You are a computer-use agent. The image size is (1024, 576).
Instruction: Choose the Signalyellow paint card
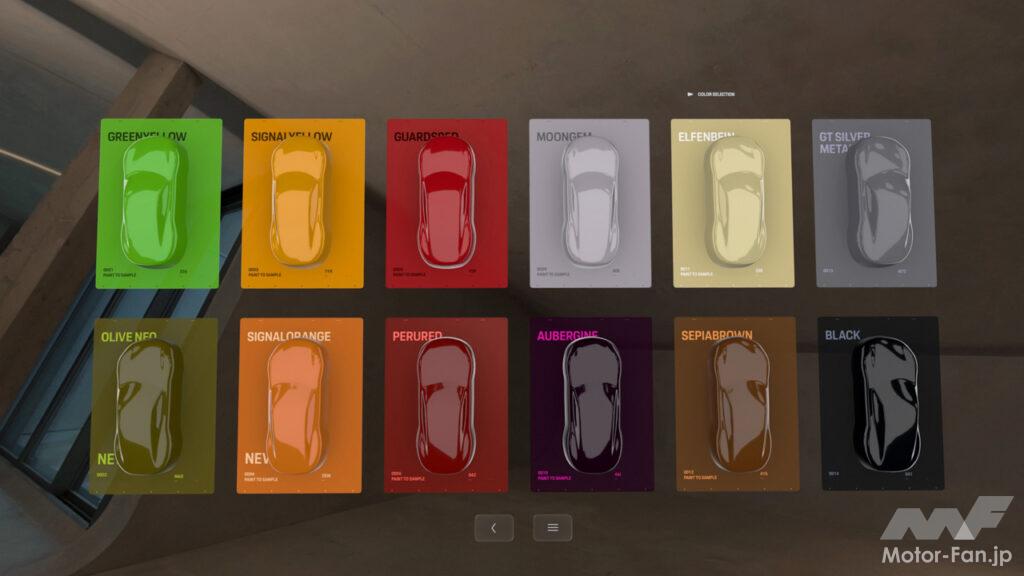(x=303, y=204)
